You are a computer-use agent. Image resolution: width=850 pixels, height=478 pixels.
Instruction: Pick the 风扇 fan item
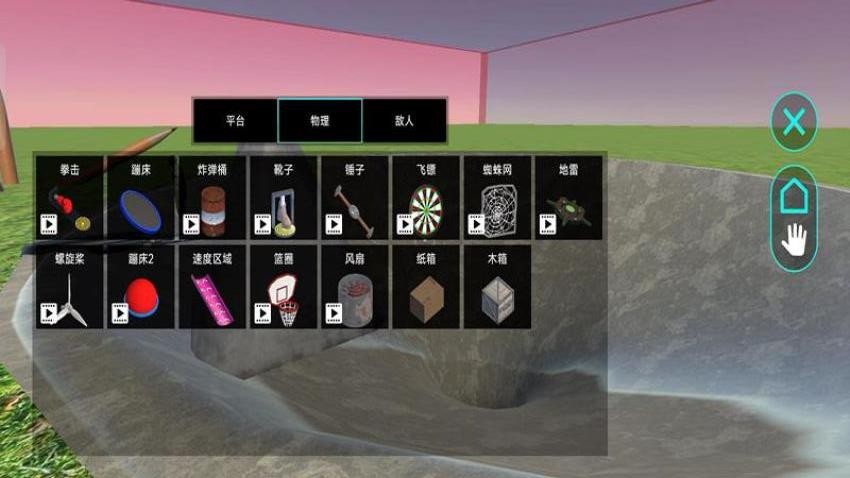(x=354, y=288)
